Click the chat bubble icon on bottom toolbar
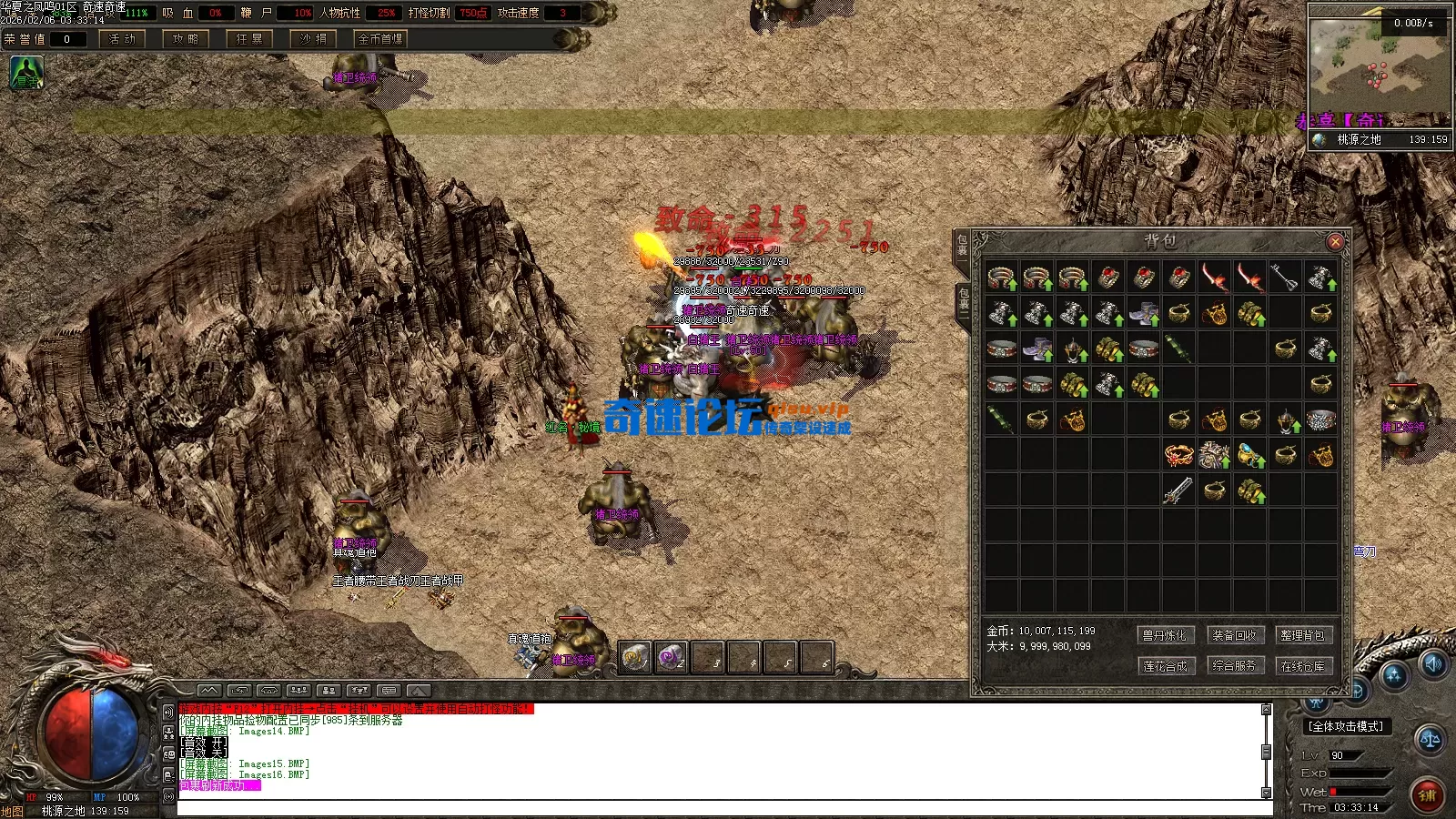The width and height of the screenshot is (1456, 819). coord(388,690)
